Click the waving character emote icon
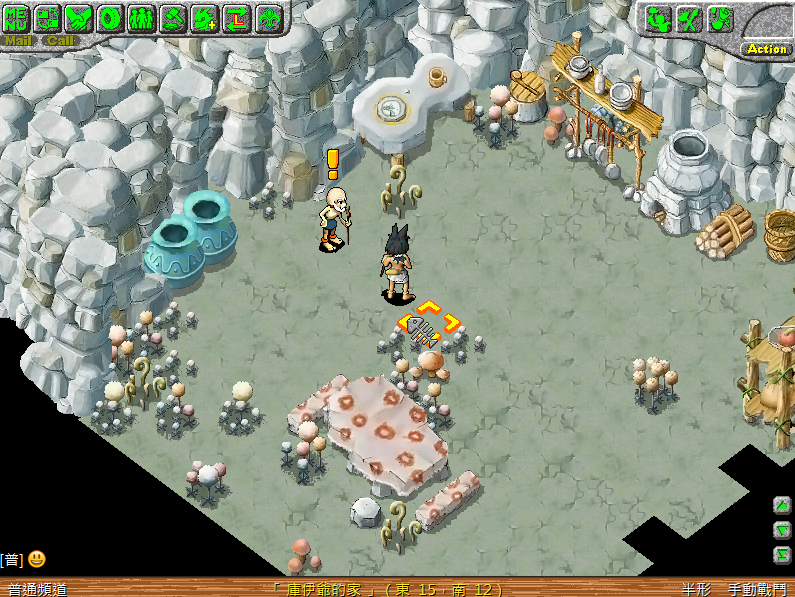 (658, 18)
